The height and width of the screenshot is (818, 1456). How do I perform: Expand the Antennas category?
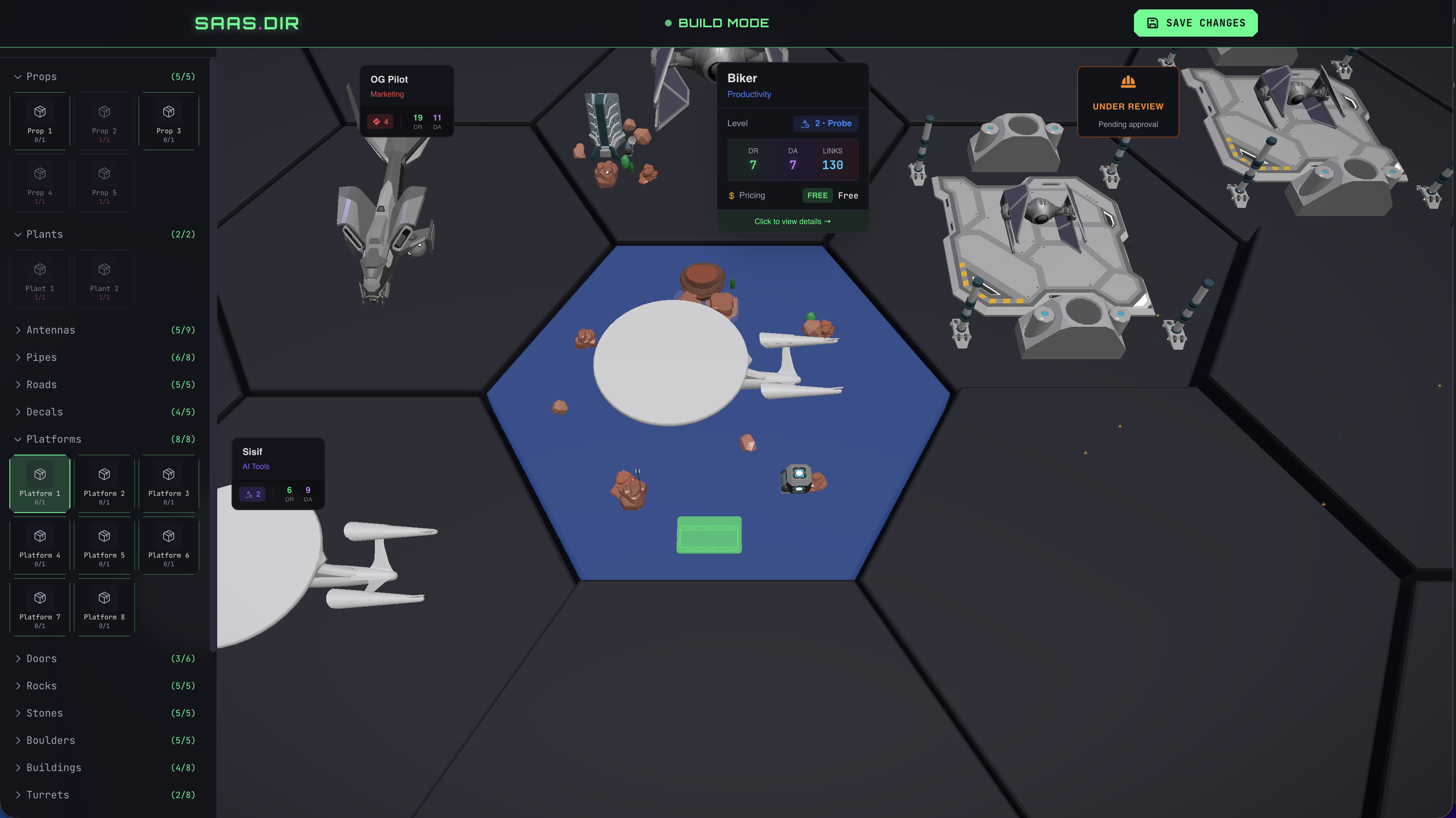[x=51, y=330]
